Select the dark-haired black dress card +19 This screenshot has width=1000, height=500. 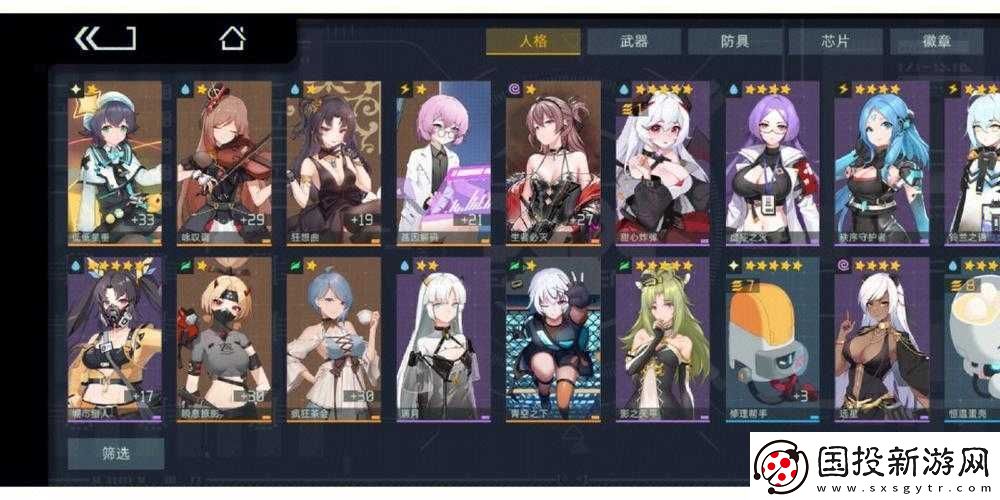pyautogui.click(x=334, y=164)
